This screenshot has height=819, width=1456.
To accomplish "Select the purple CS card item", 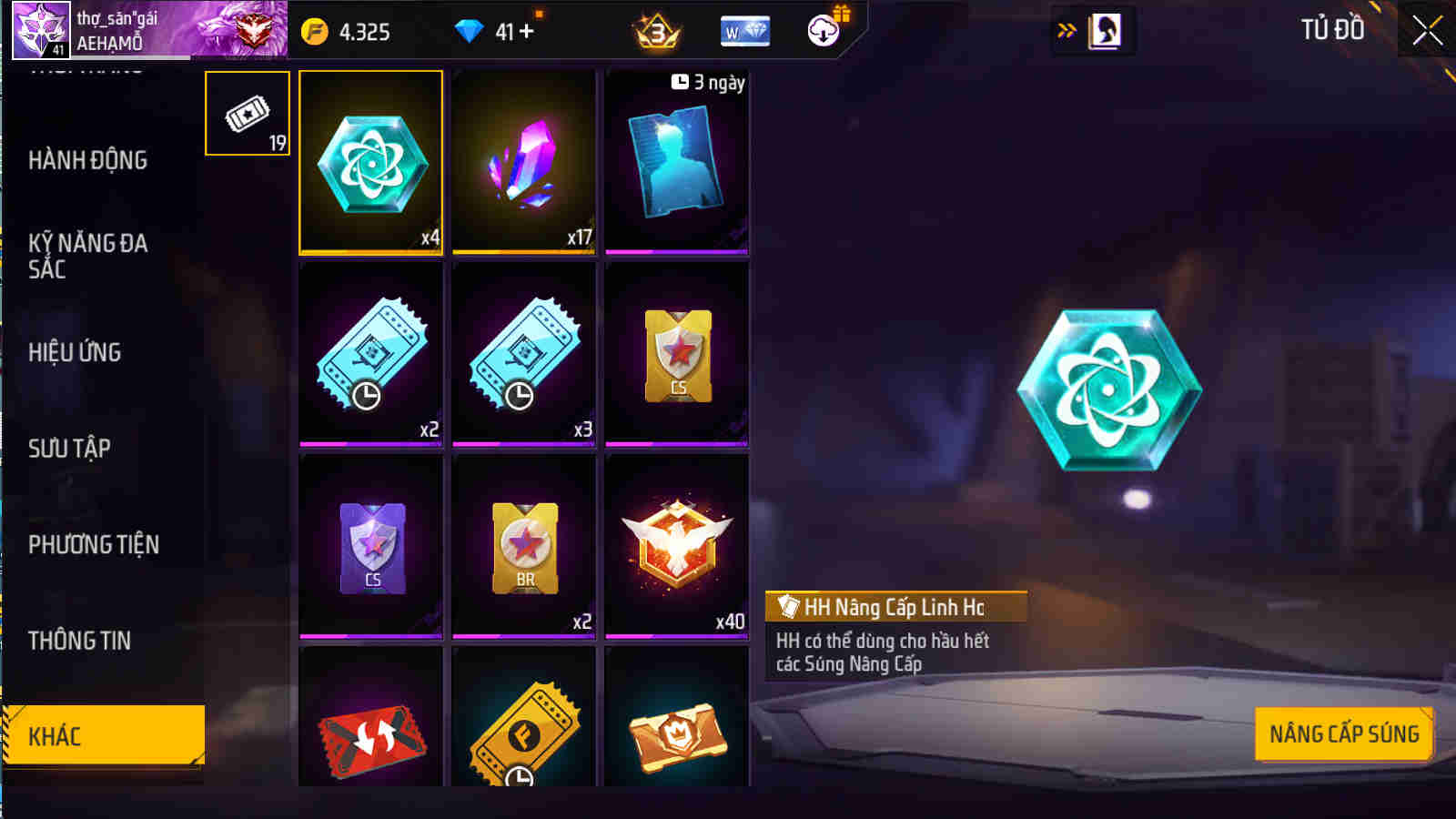I will pyautogui.click(x=369, y=546).
